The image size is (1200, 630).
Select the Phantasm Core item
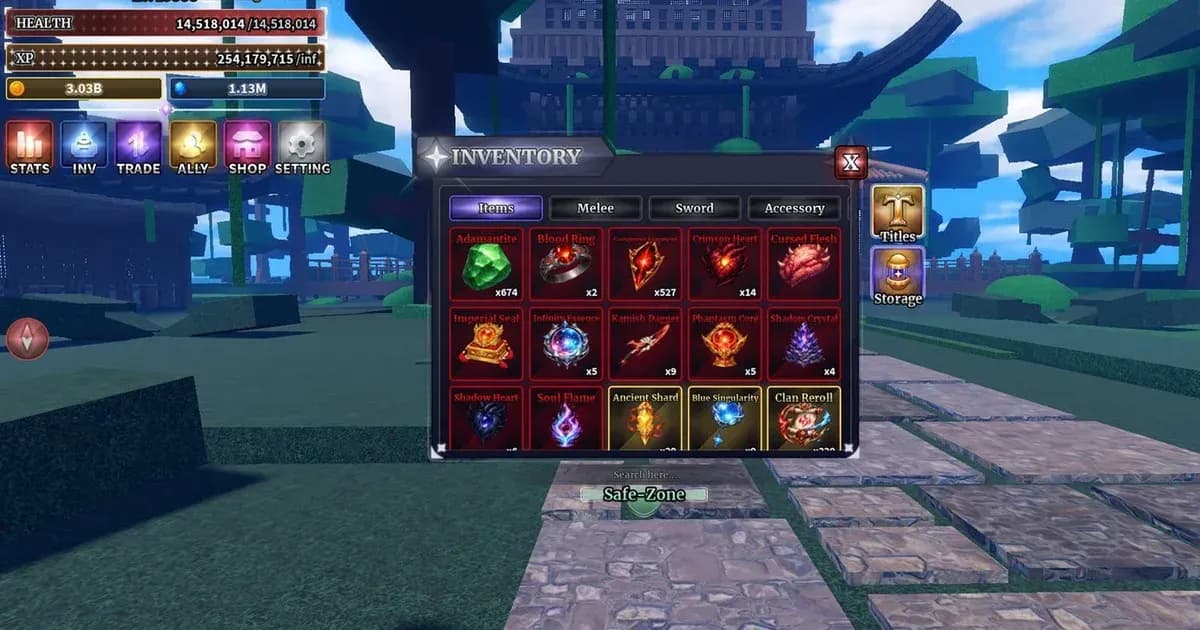tap(725, 344)
